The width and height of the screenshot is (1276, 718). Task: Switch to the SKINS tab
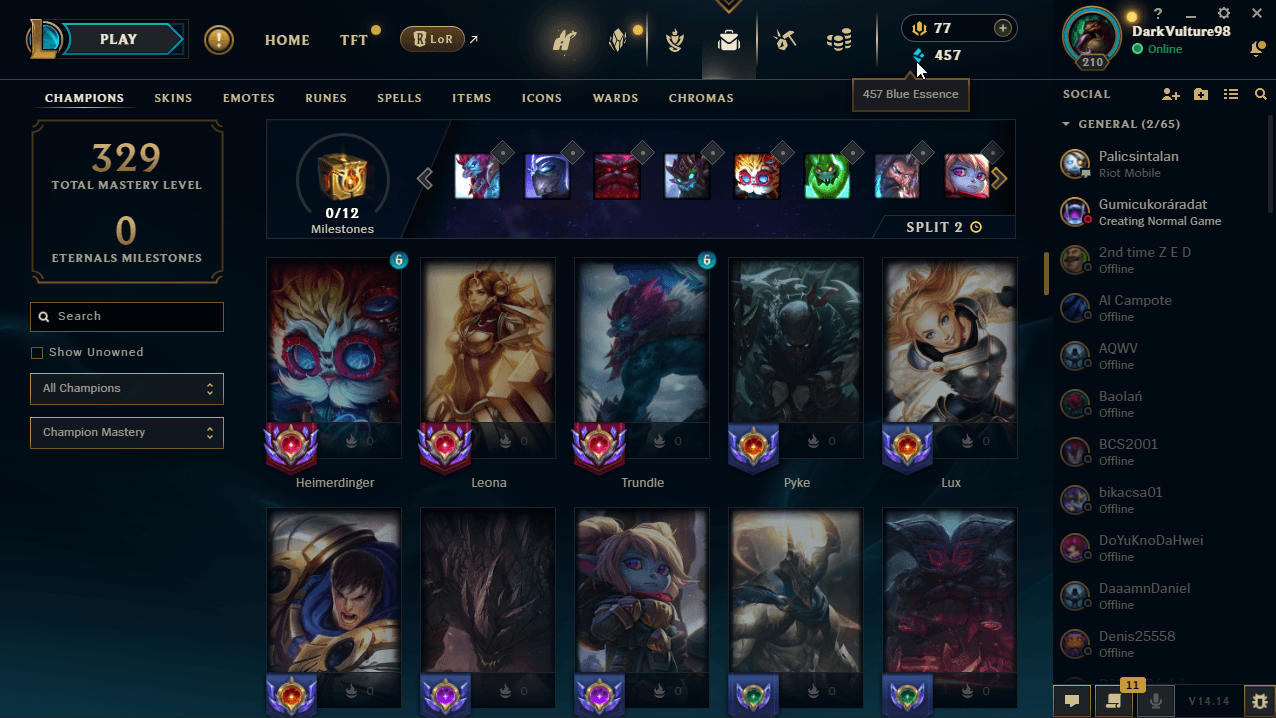(173, 98)
